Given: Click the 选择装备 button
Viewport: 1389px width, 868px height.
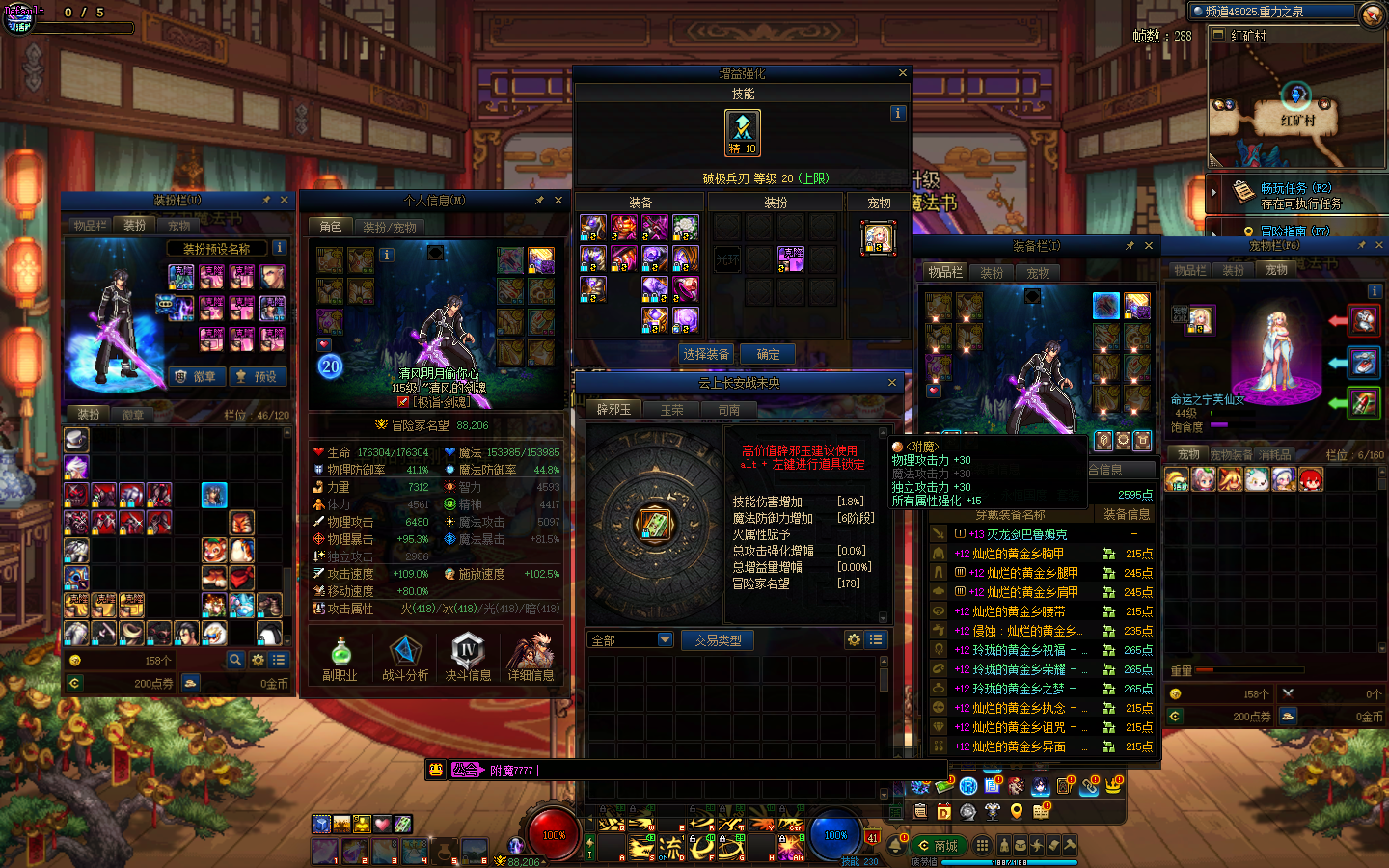Looking at the screenshot, I should point(706,354).
